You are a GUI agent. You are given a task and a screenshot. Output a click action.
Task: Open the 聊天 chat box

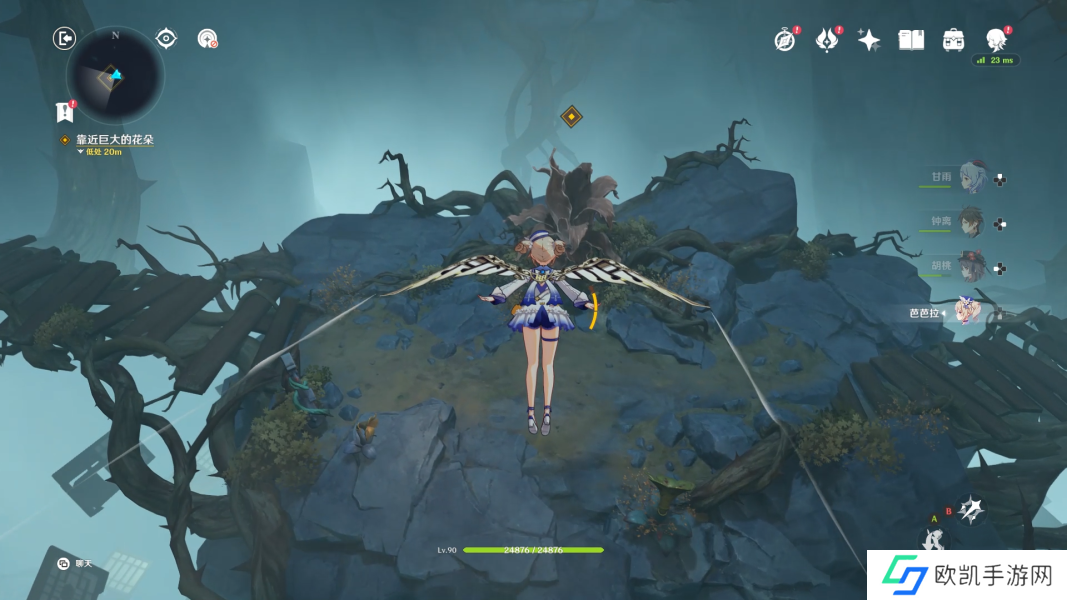pos(75,564)
